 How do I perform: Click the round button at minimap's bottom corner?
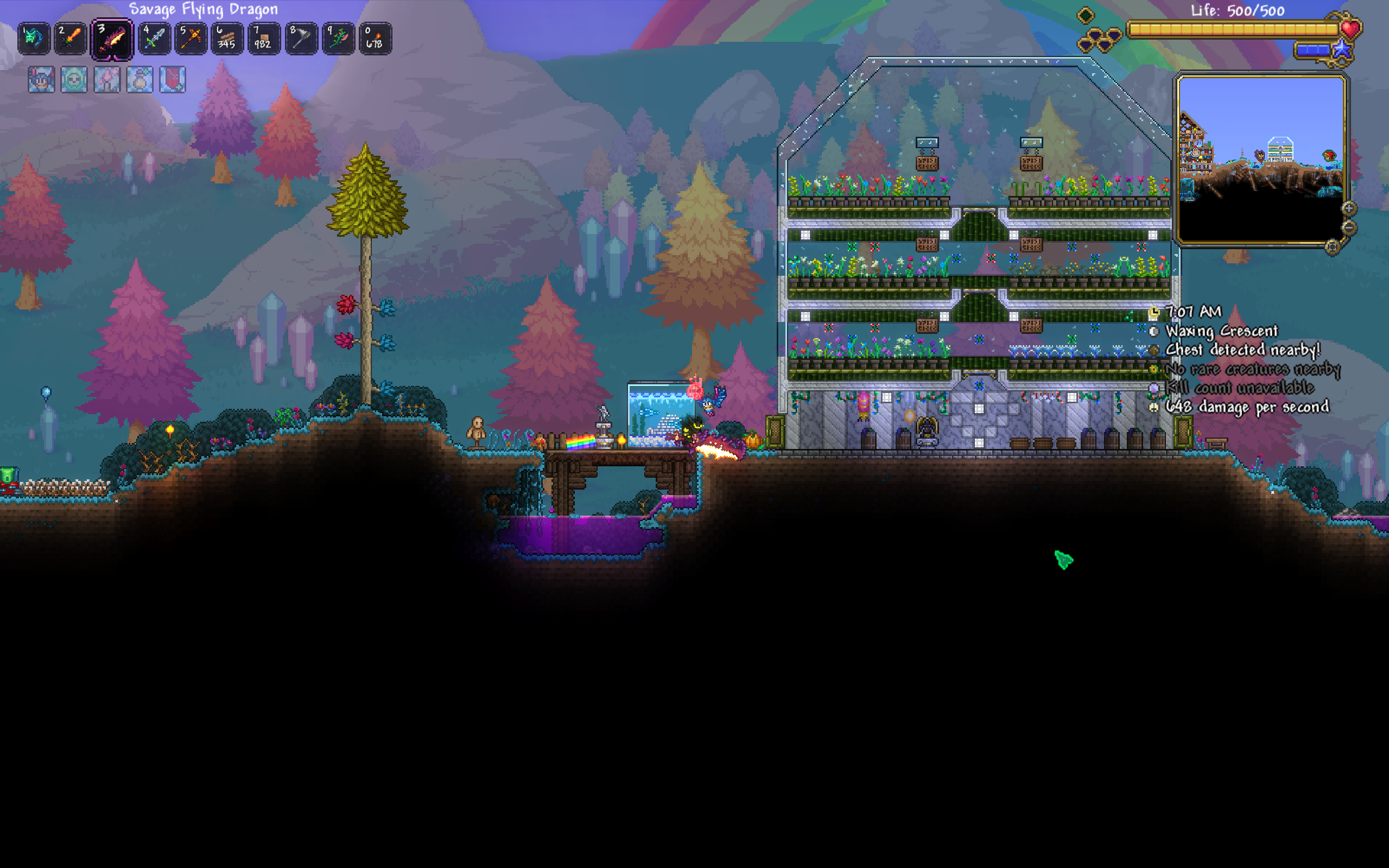pos(1332,247)
